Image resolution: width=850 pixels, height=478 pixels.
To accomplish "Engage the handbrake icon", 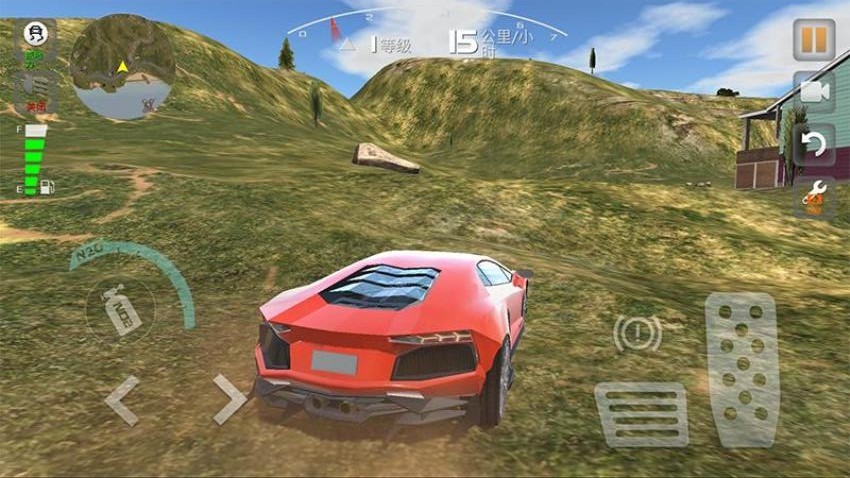I will 637,333.
